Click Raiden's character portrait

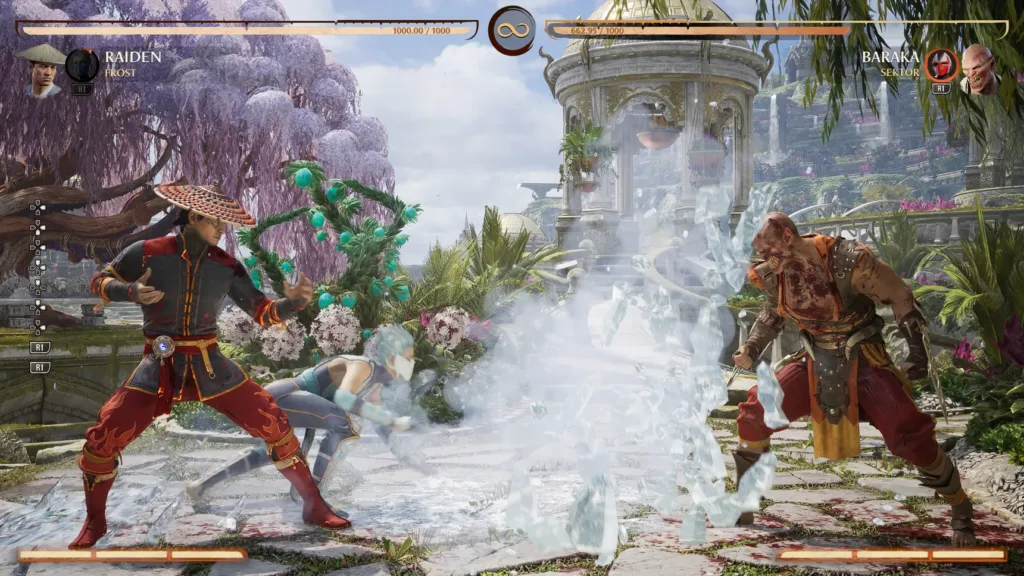40,69
